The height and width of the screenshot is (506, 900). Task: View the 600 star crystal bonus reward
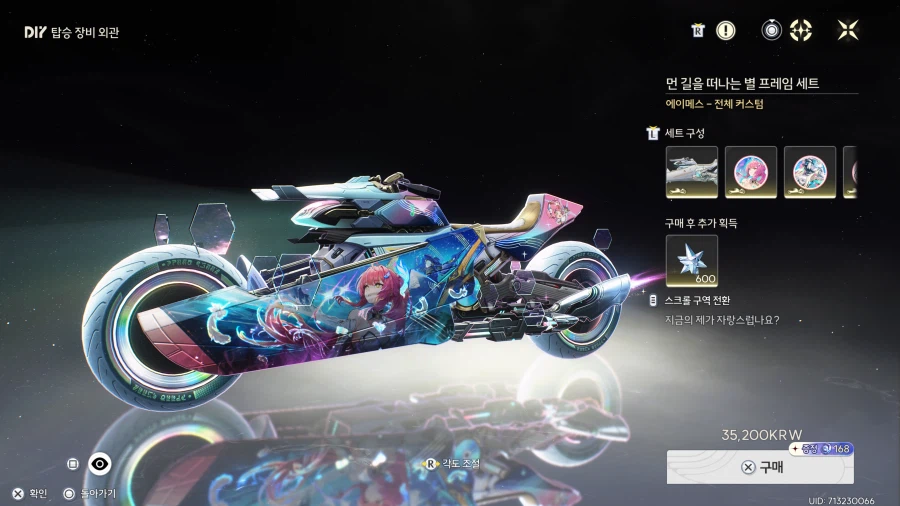(x=692, y=260)
